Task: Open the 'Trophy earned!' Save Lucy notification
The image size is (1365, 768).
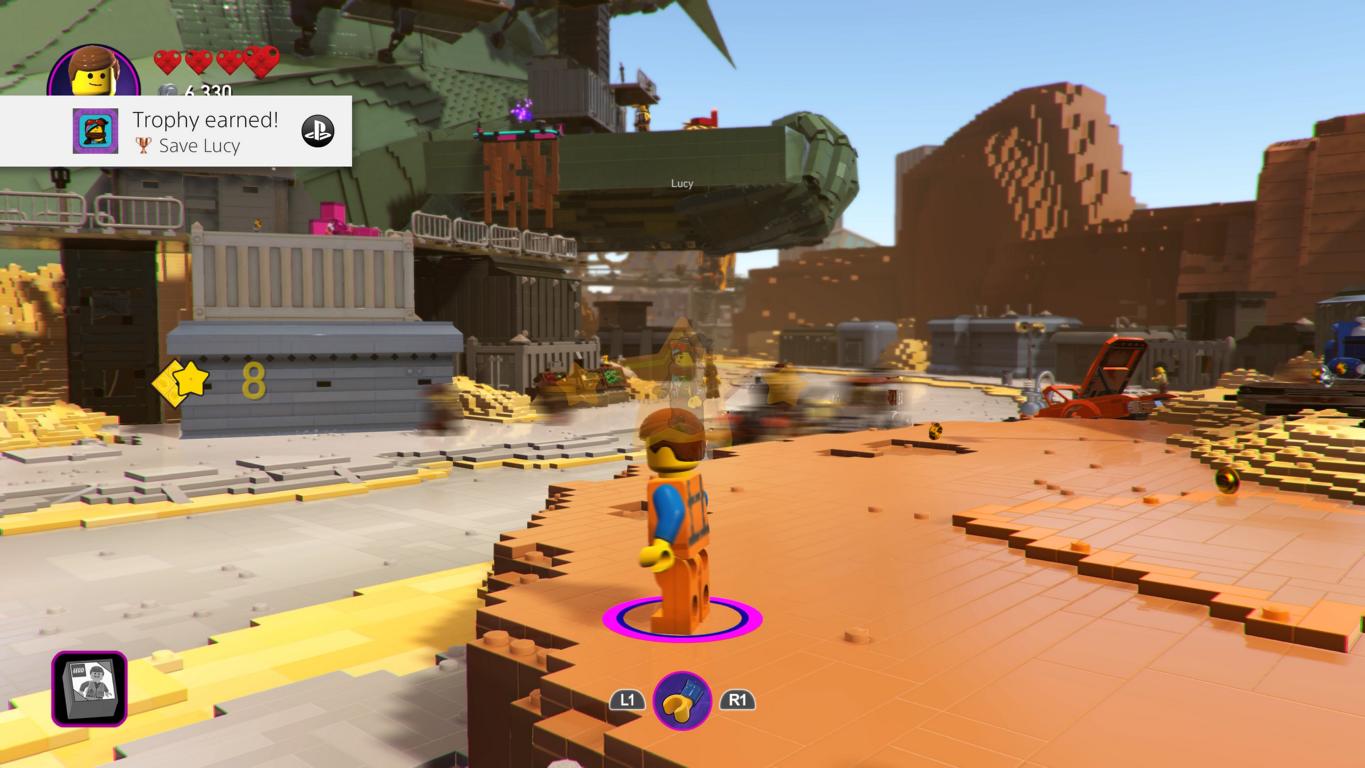Action: 205,131
